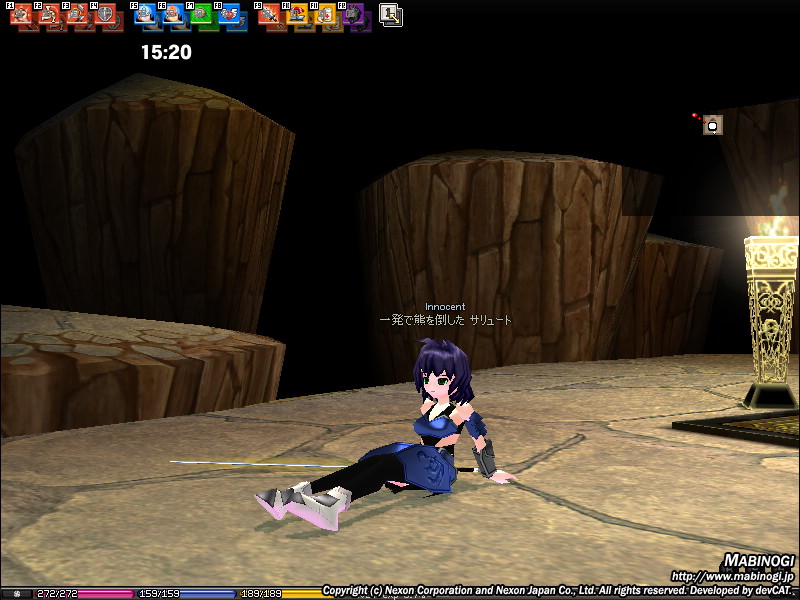Activate the F1 red skill hotkey icon
Screen dimensions: 800x600
tap(21, 16)
